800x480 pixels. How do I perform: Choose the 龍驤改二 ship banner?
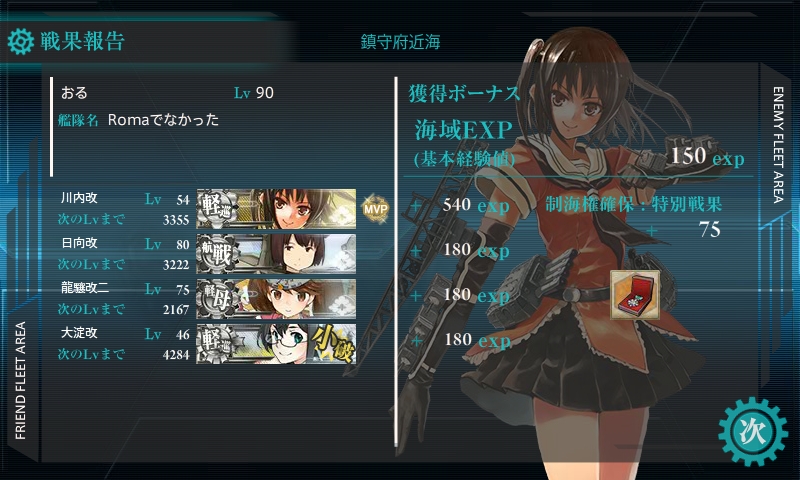tap(276, 296)
